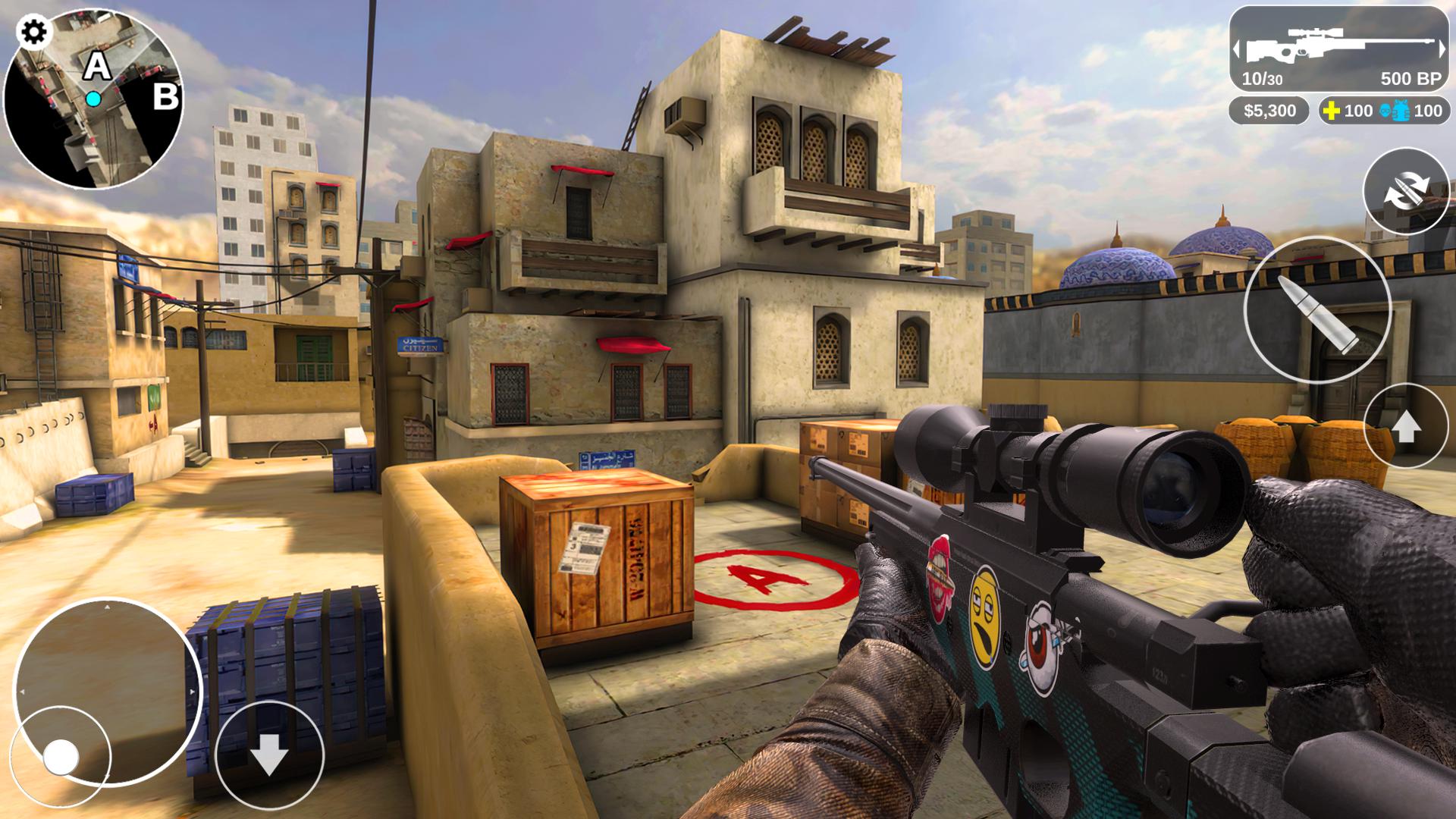Image resolution: width=1456 pixels, height=819 pixels.
Task: Tap the weapon reload circular-arrows icon
Action: coord(1408,192)
